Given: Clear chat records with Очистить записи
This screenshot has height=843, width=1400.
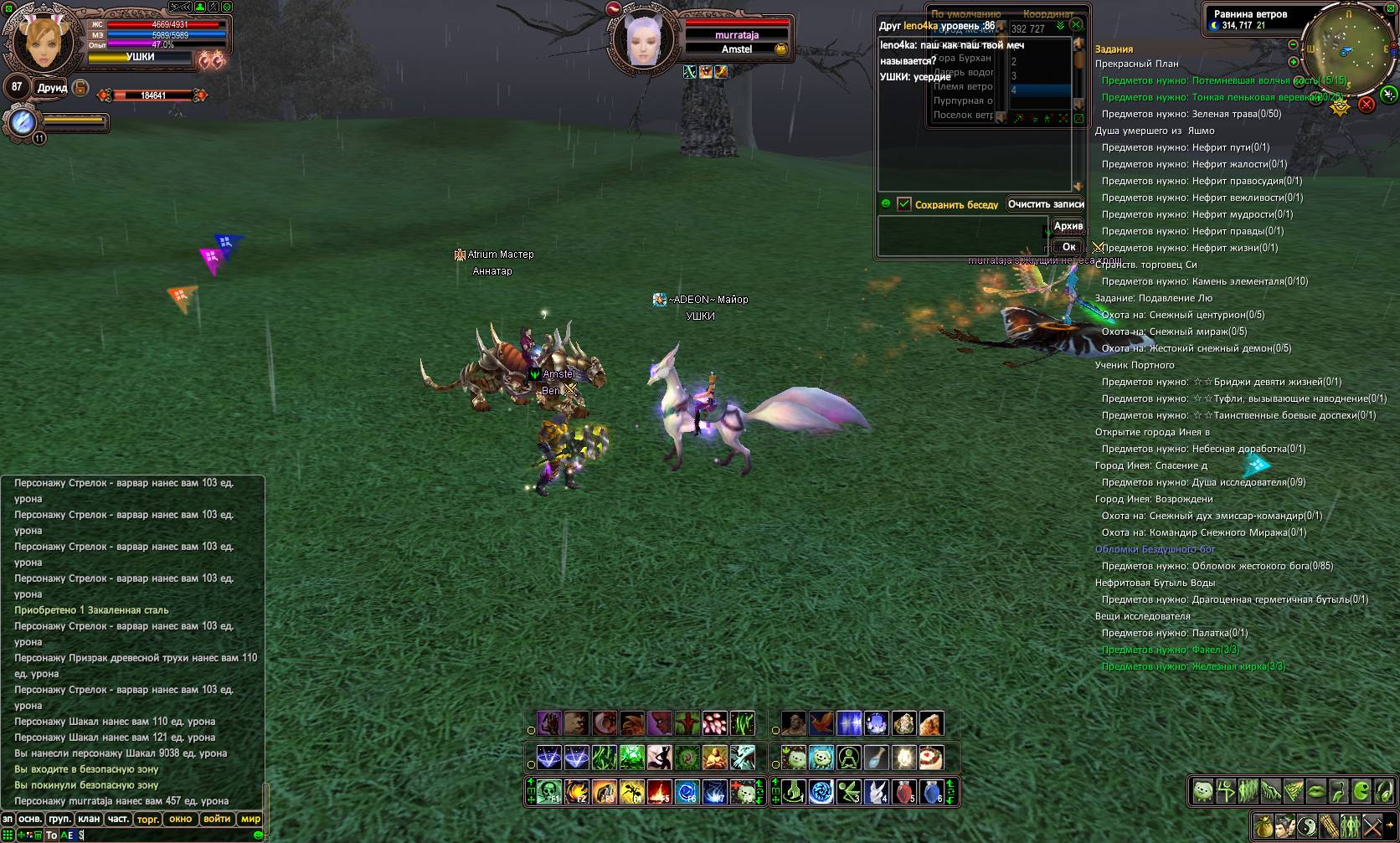Looking at the screenshot, I should coord(1045,204).
